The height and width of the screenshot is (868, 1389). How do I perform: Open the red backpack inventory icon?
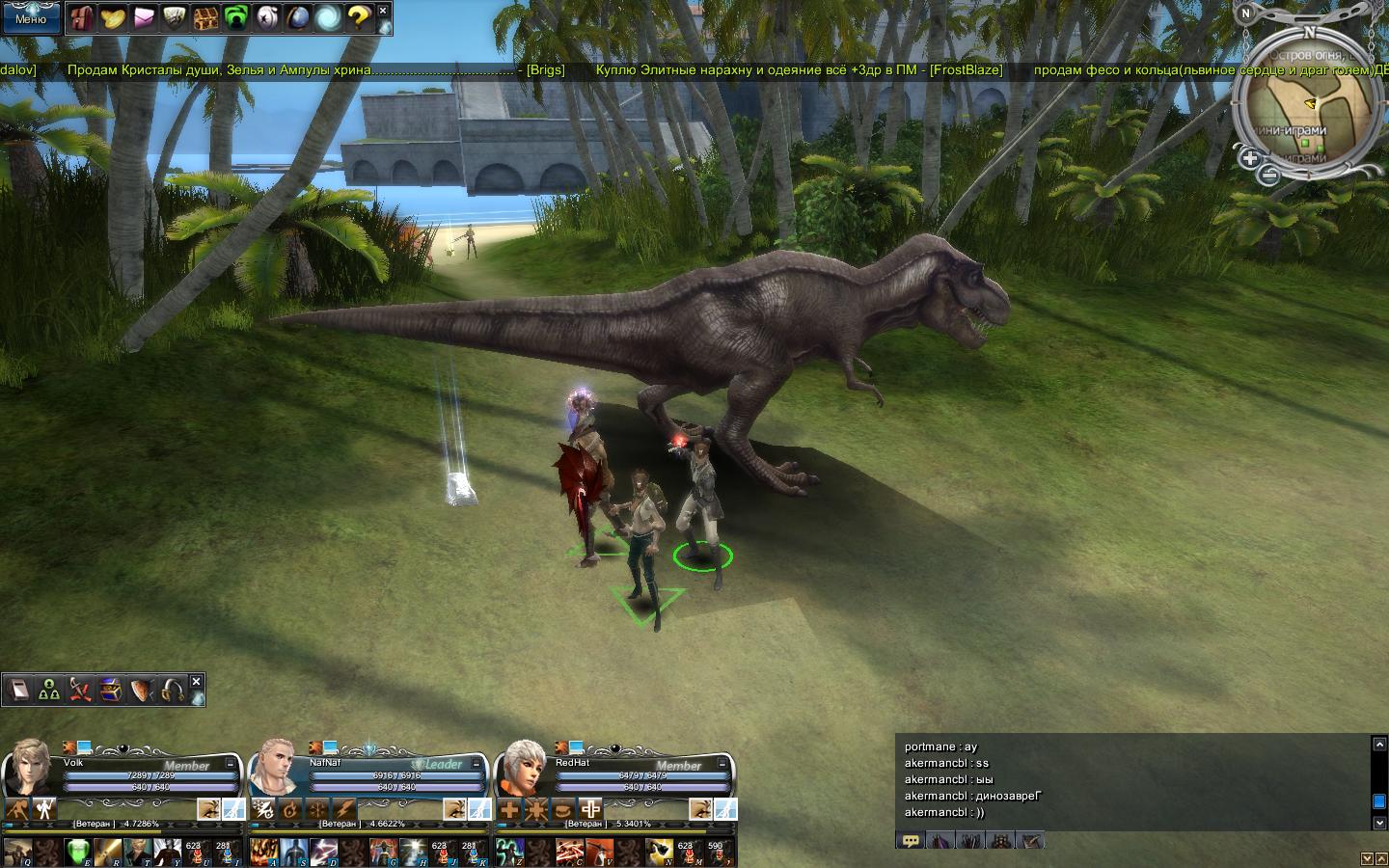click(83, 17)
